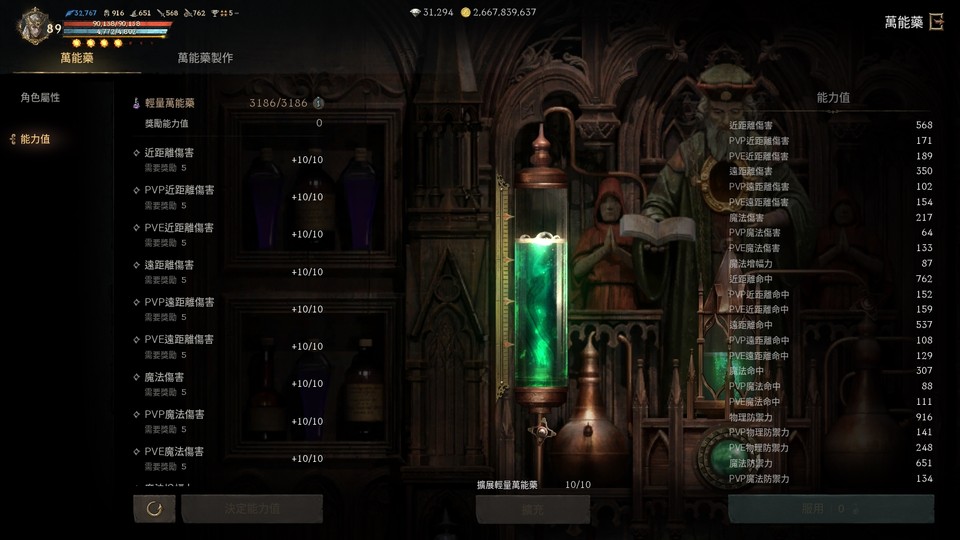Click the 填充 refill button
The height and width of the screenshot is (540, 960).
(533, 509)
